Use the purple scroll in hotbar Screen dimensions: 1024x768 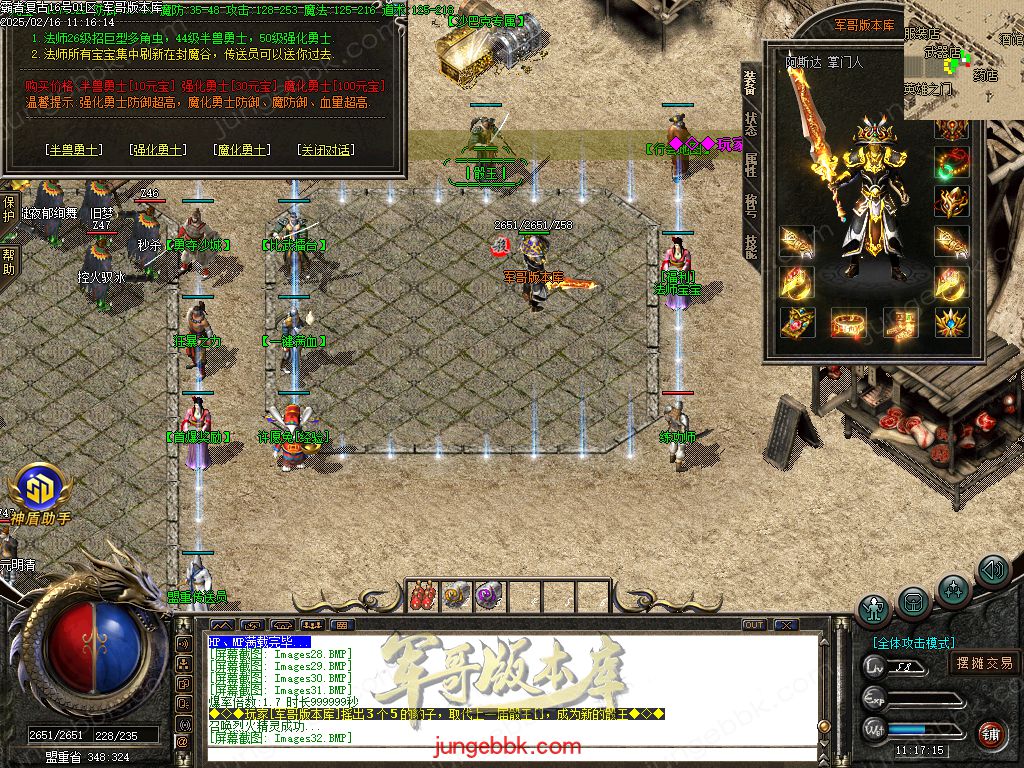point(489,594)
